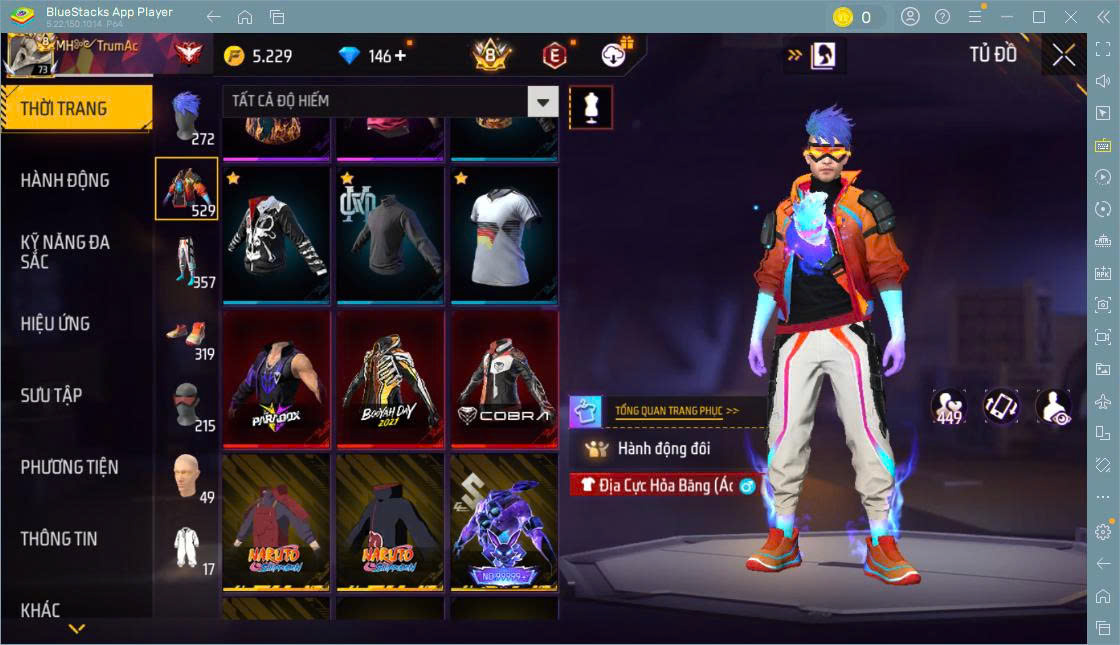Close the Tủ Đồ wardrobe screen
Screen dimensions: 1120x645
pyautogui.click(x=1064, y=55)
